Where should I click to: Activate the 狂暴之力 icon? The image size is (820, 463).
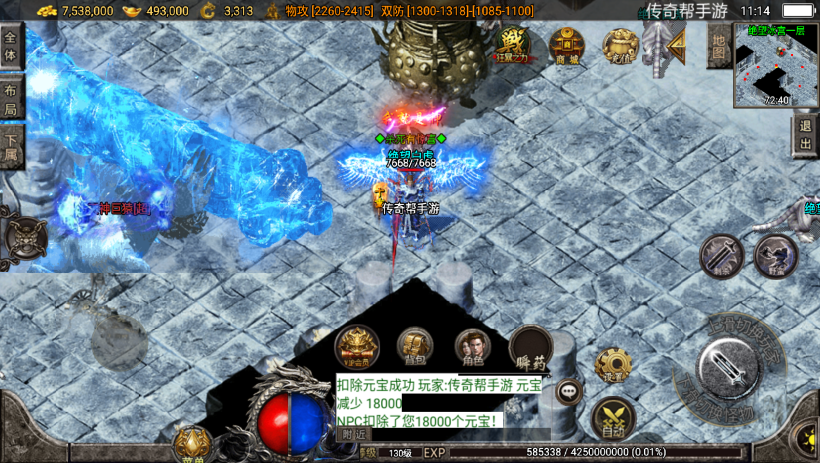tap(512, 45)
